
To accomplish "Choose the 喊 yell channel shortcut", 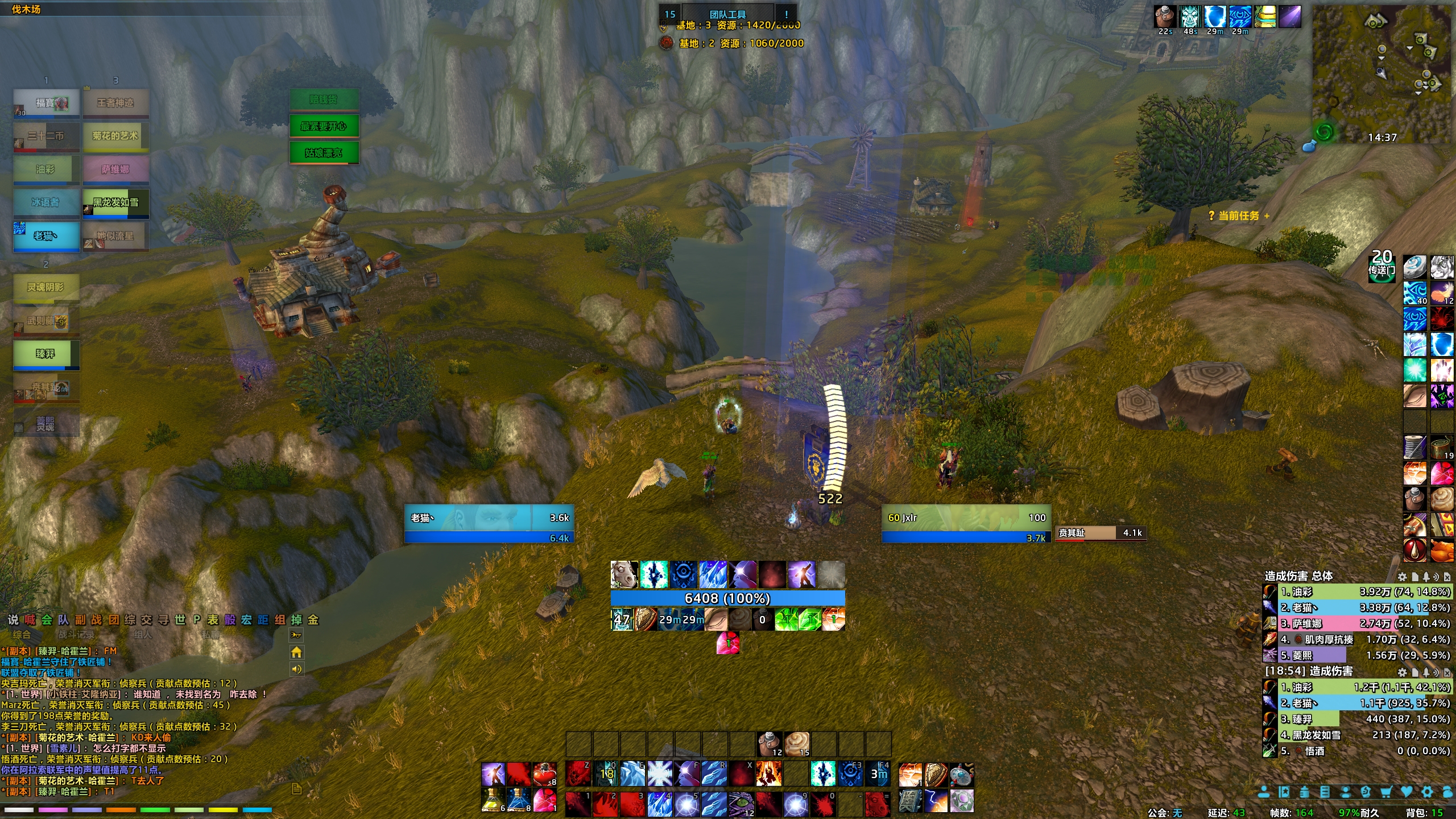I will [x=30, y=620].
